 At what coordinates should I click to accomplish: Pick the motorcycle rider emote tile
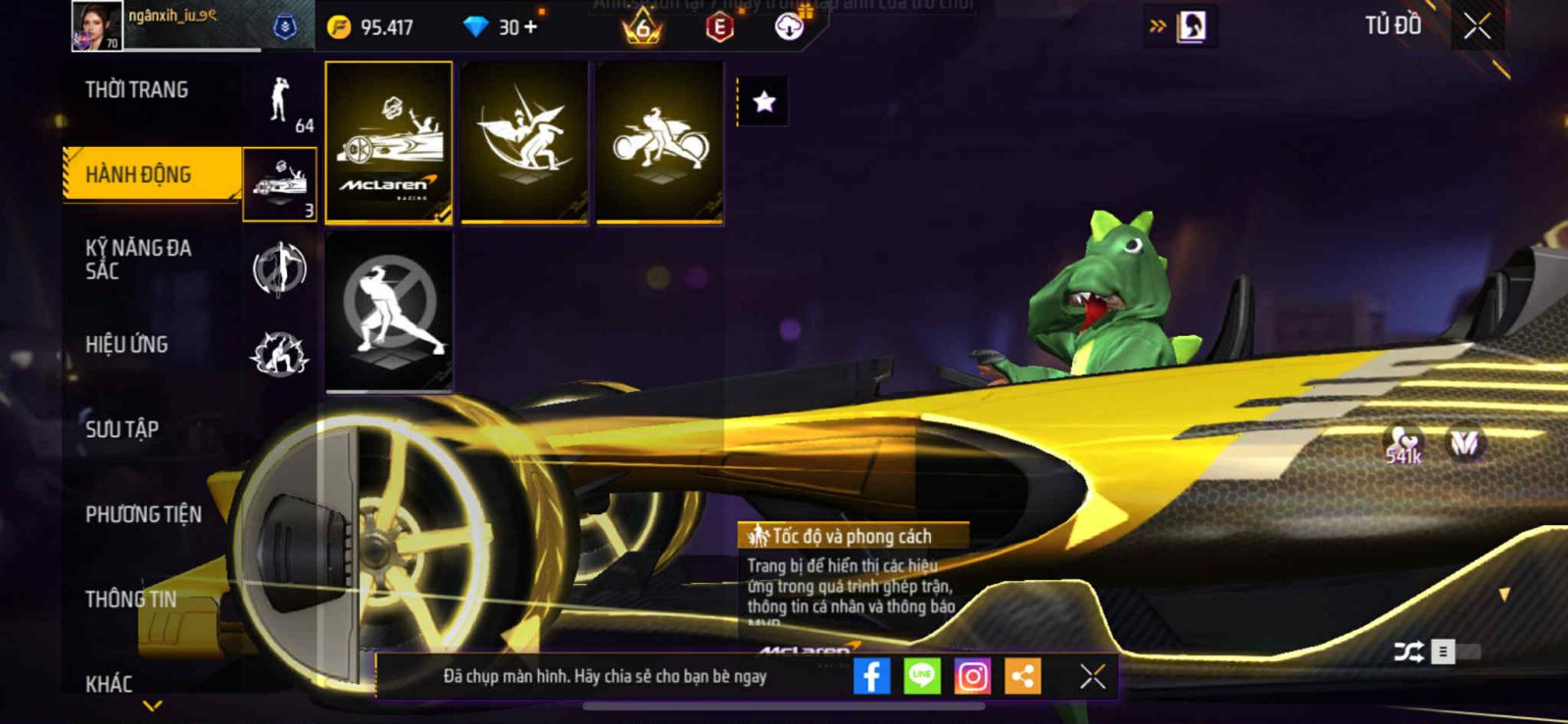click(660, 142)
